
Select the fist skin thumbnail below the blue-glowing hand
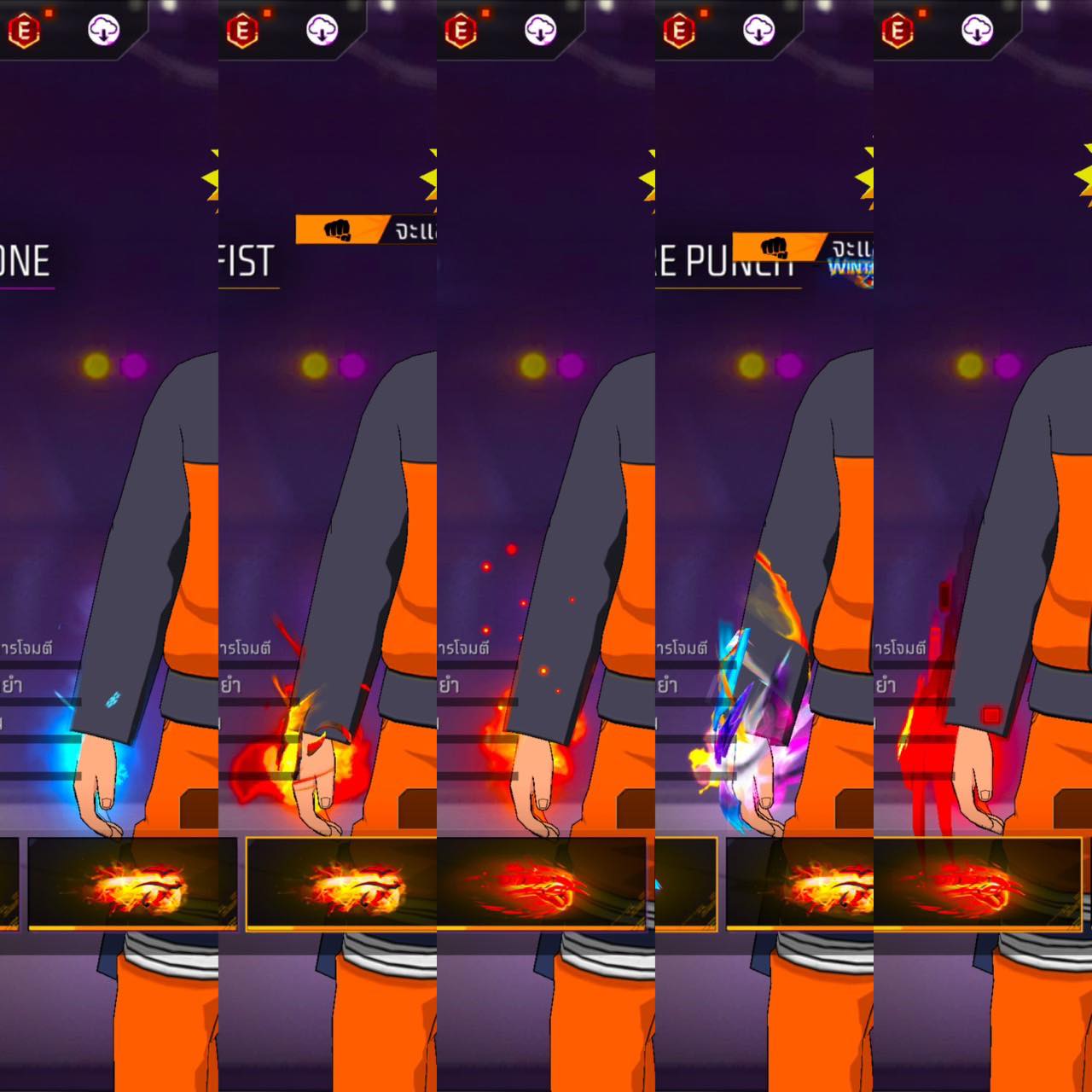(131, 884)
